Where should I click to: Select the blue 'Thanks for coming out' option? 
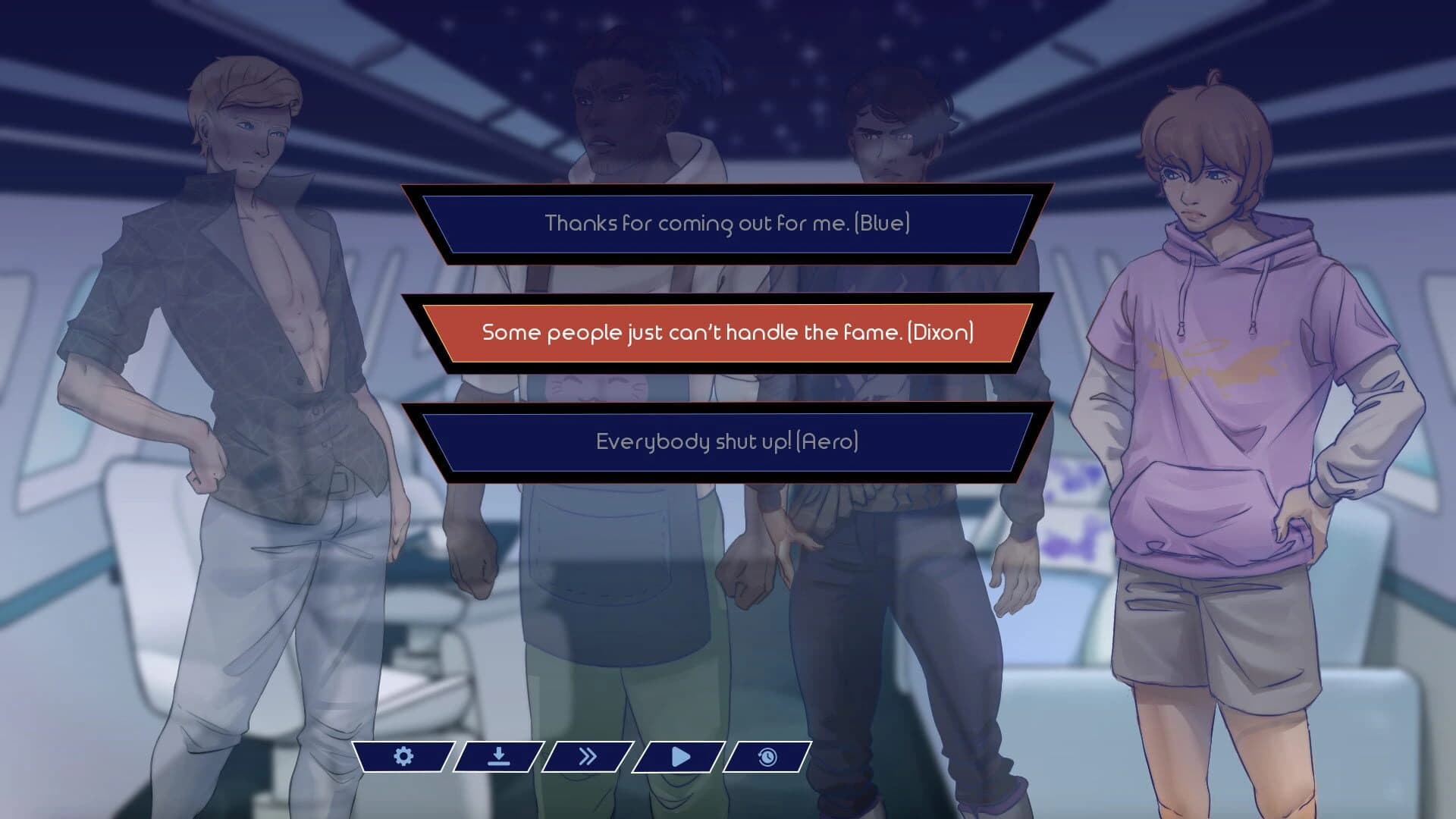pos(726,224)
